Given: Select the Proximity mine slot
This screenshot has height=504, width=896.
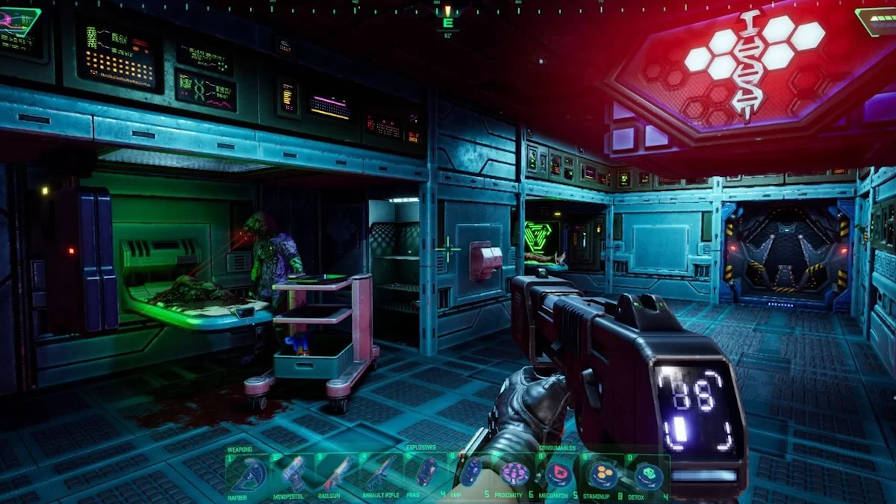Looking at the screenshot, I should click(515, 473).
